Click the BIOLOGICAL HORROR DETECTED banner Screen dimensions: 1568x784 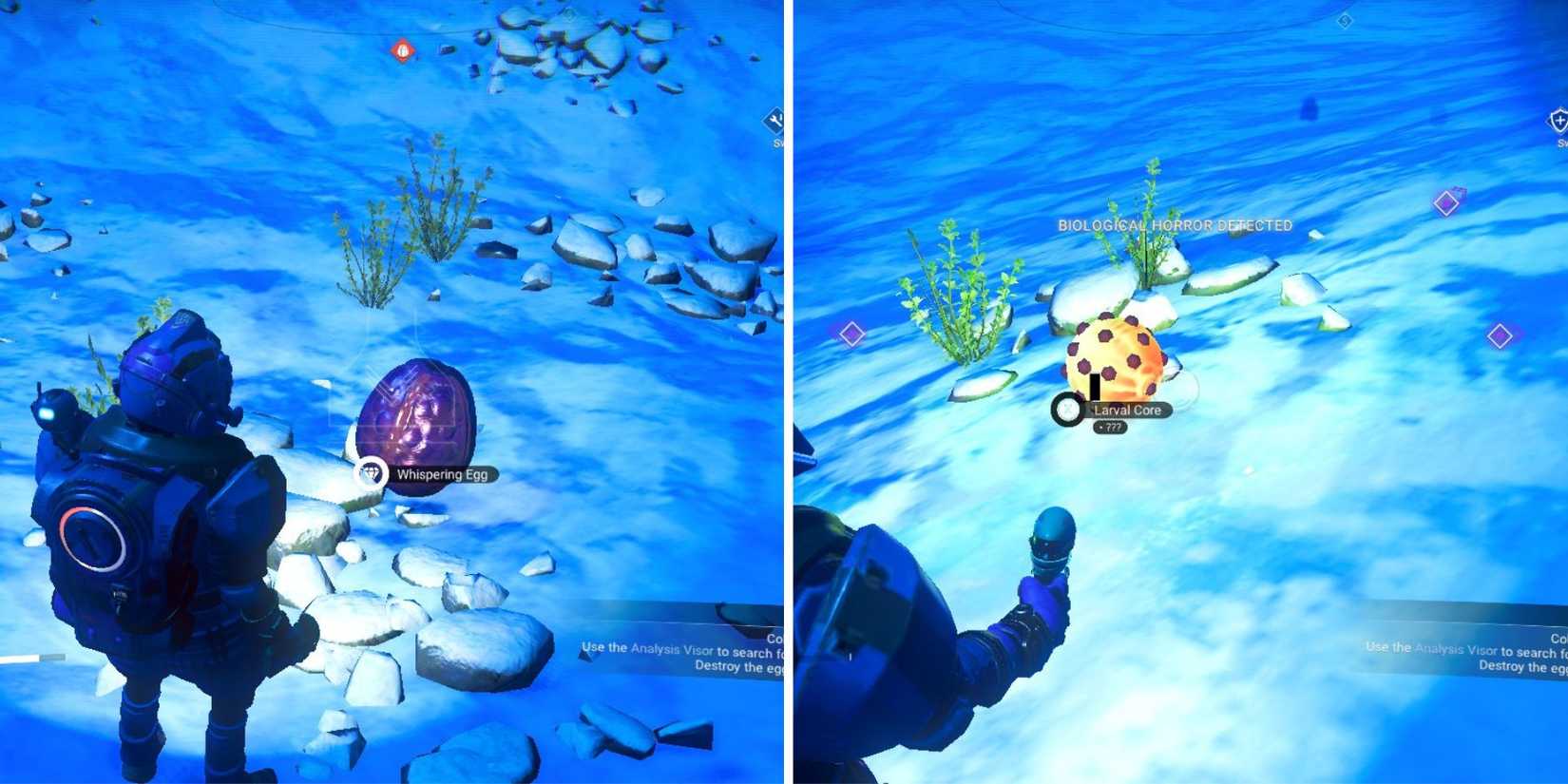pyautogui.click(x=1175, y=226)
